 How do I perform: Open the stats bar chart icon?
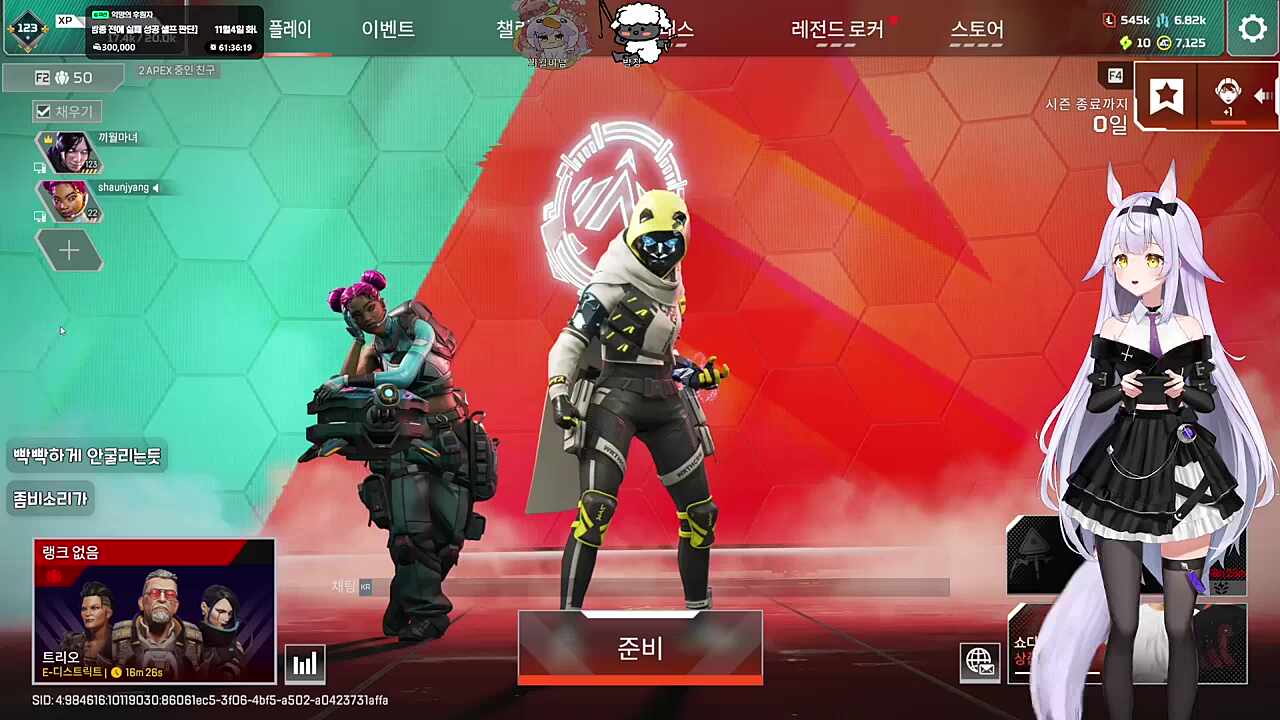304,662
